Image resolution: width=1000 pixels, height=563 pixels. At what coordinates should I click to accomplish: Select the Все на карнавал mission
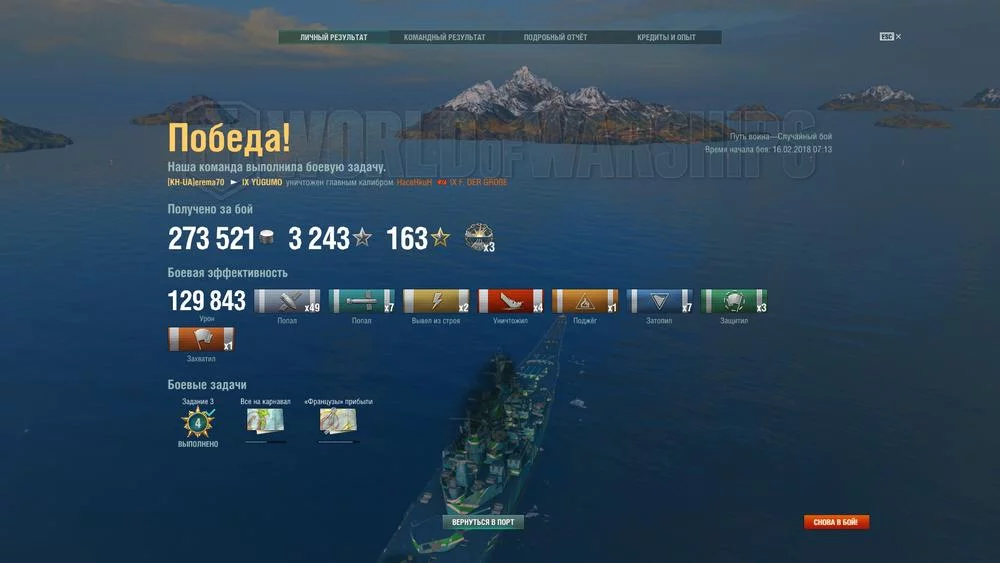(265, 423)
